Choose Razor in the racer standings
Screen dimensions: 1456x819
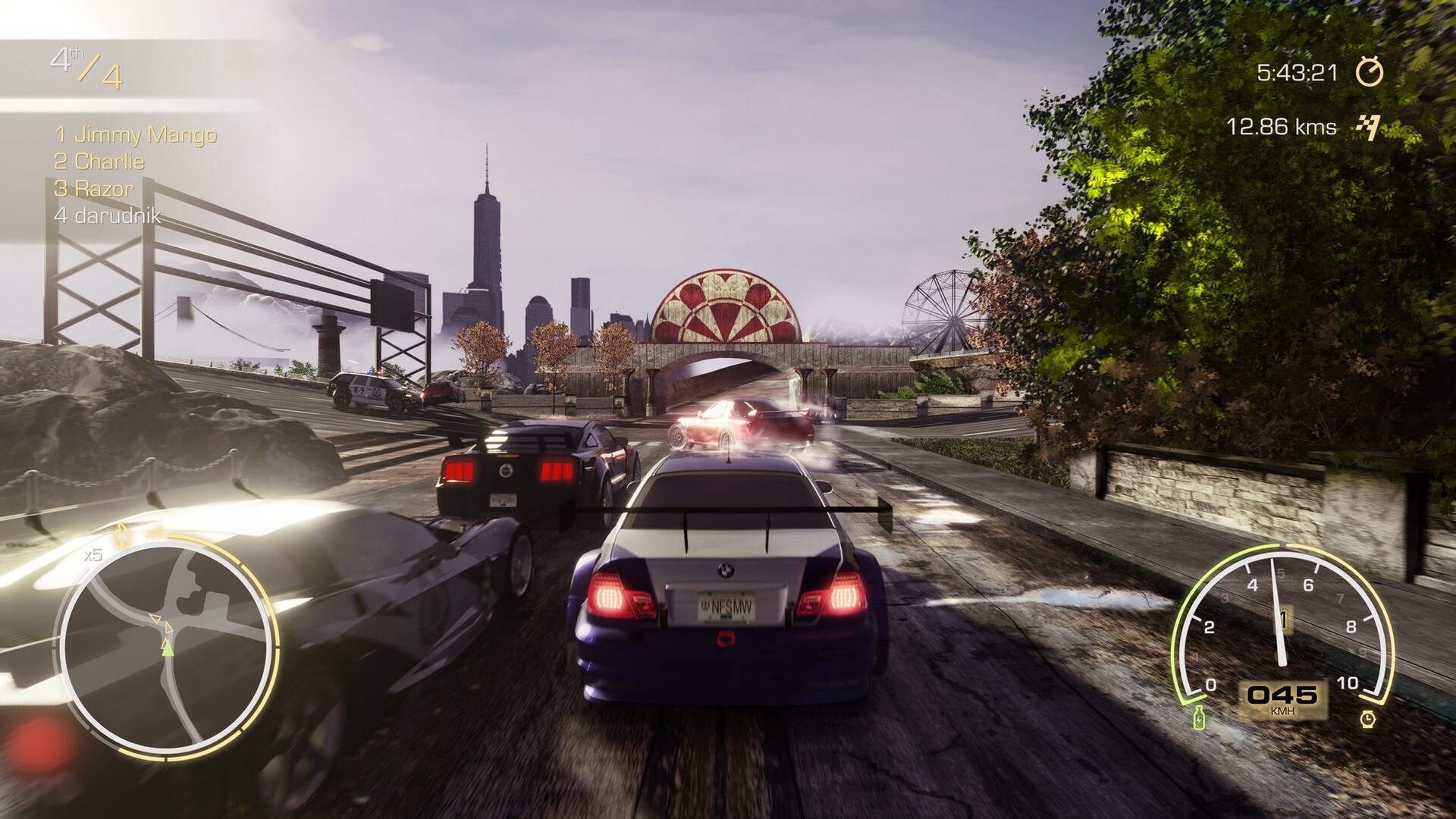click(94, 188)
